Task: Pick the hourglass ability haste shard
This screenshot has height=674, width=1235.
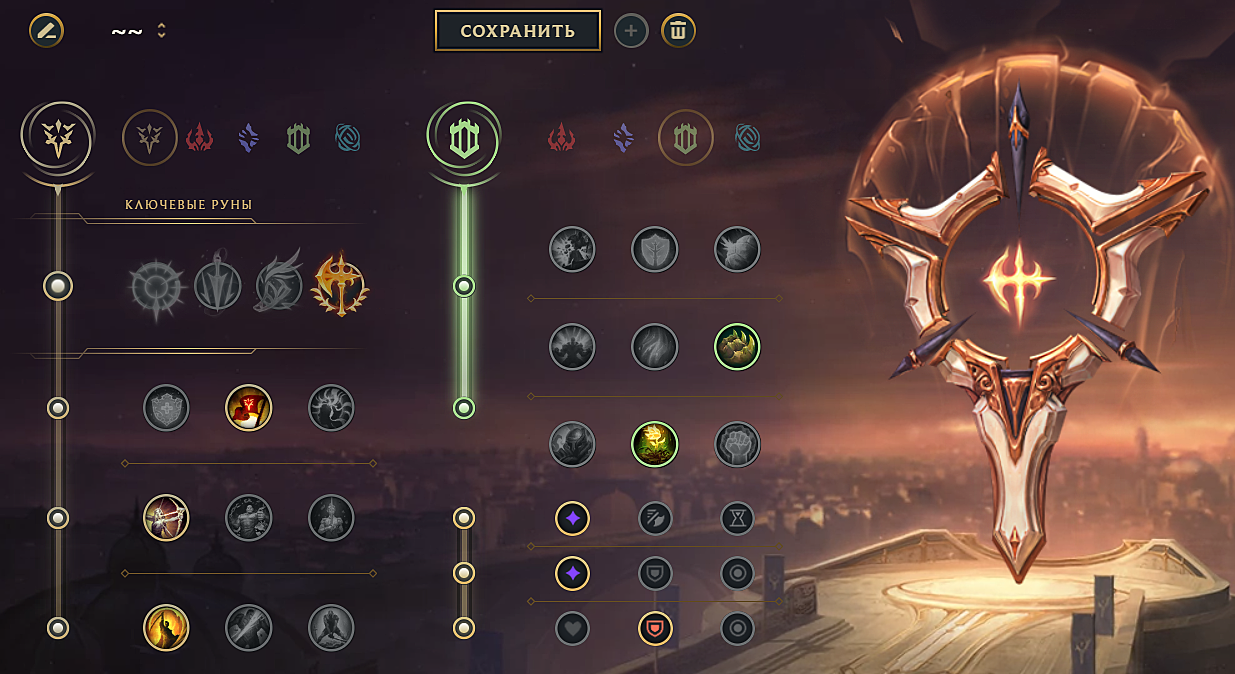Action: pos(737,518)
